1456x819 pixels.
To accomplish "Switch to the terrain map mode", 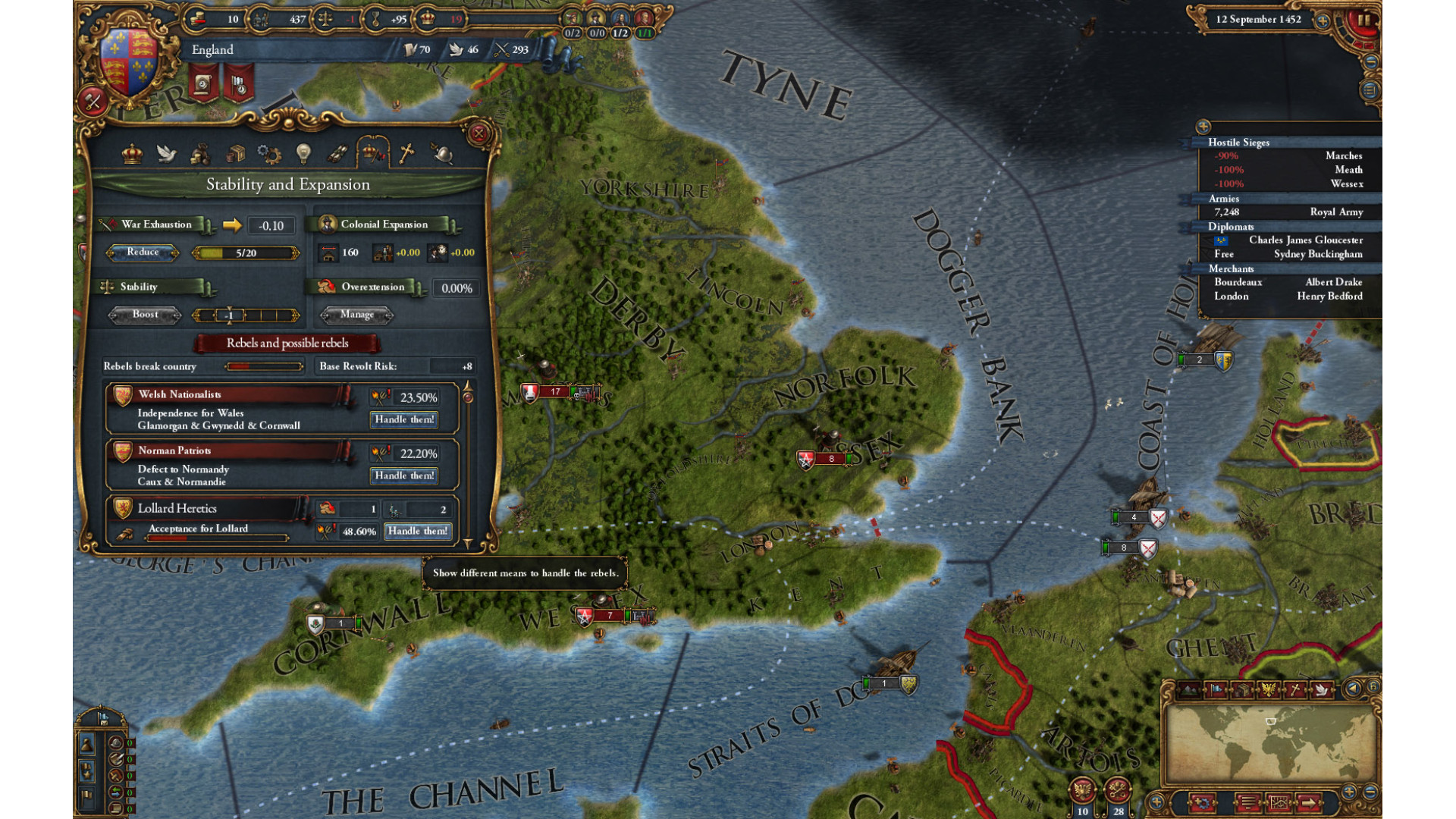I will click(x=1188, y=689).
